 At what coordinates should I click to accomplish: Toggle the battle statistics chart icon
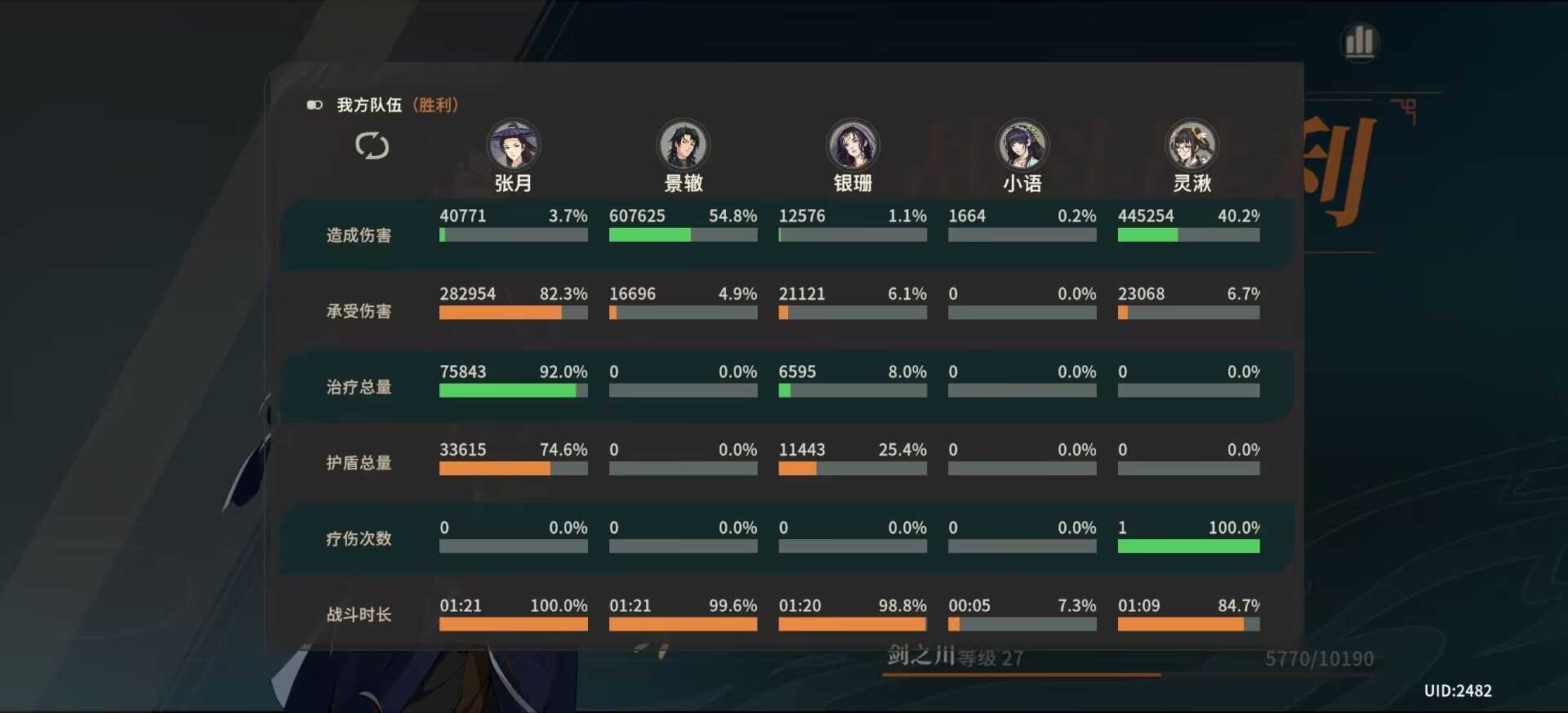point(1360,42)
